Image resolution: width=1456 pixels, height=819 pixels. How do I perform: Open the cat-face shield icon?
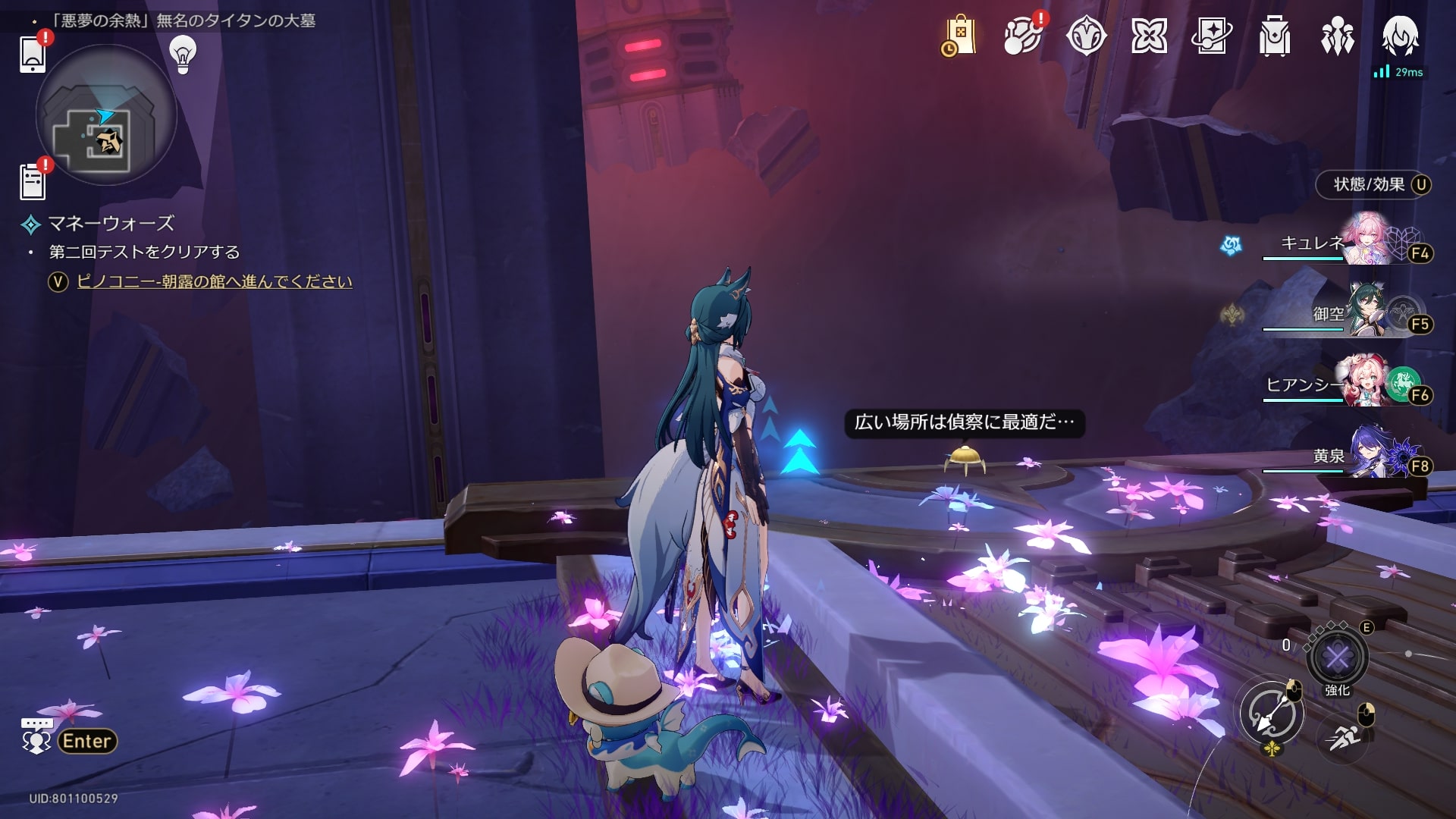(1086, 36)
